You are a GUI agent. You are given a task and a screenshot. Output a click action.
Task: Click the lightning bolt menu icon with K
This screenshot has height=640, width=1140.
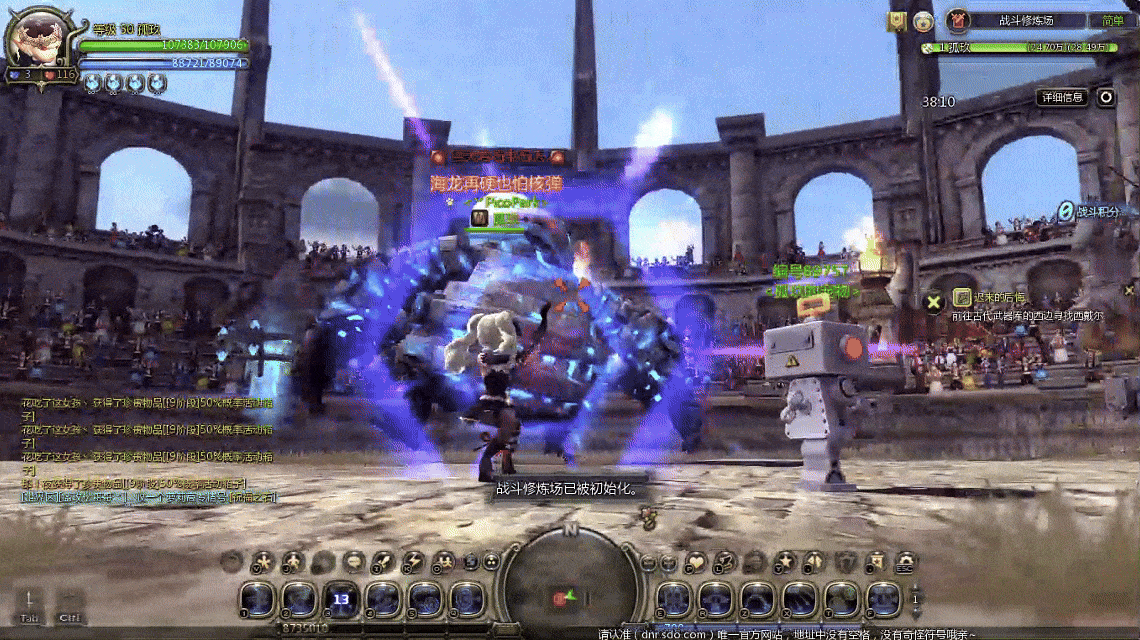[x=414, y=561]
